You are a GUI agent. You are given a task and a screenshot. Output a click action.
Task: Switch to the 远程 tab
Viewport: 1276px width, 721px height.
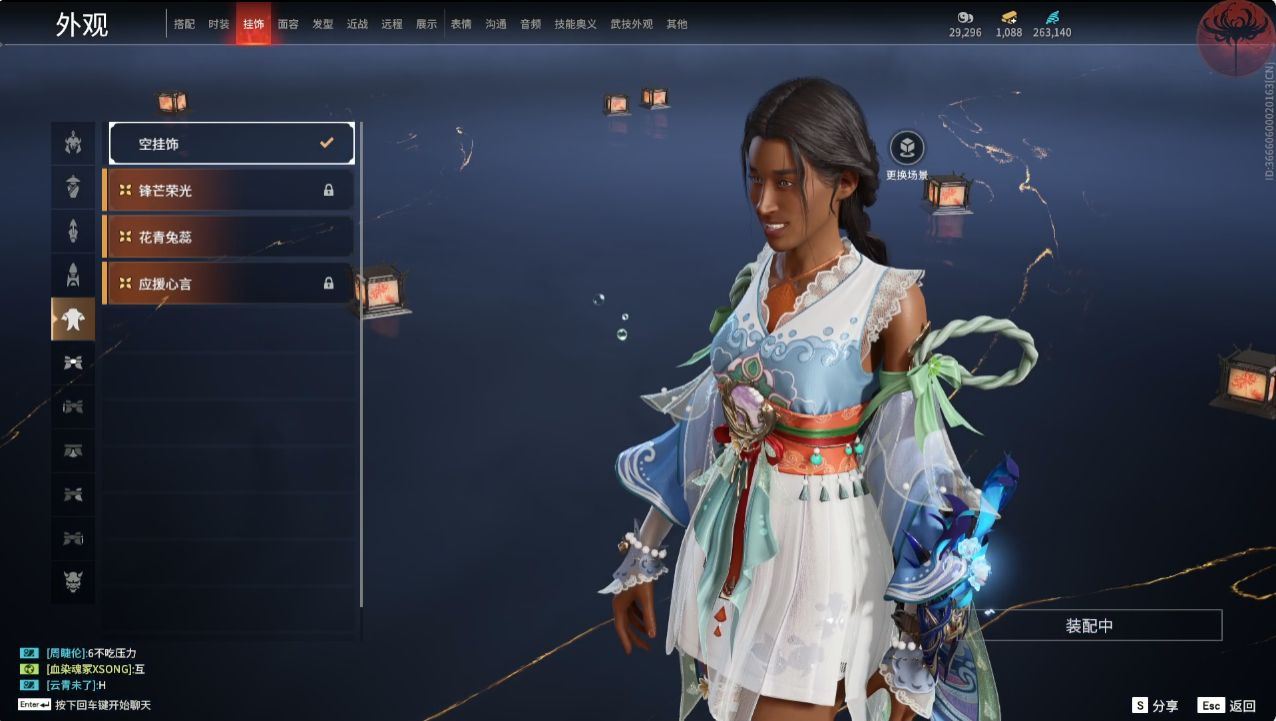coord(392,24)
